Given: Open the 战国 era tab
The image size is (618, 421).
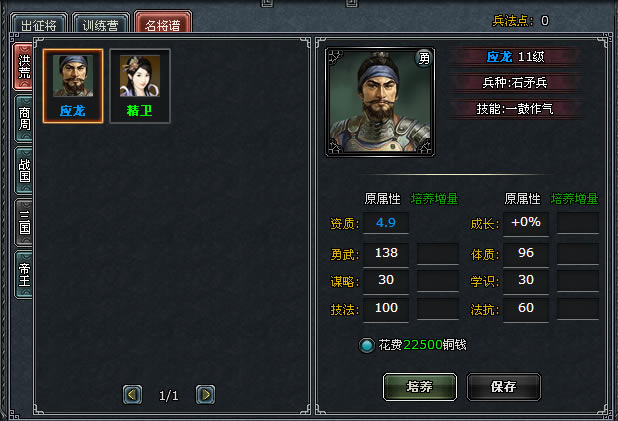Looking at the screenshot, I should tap(24, 170).
